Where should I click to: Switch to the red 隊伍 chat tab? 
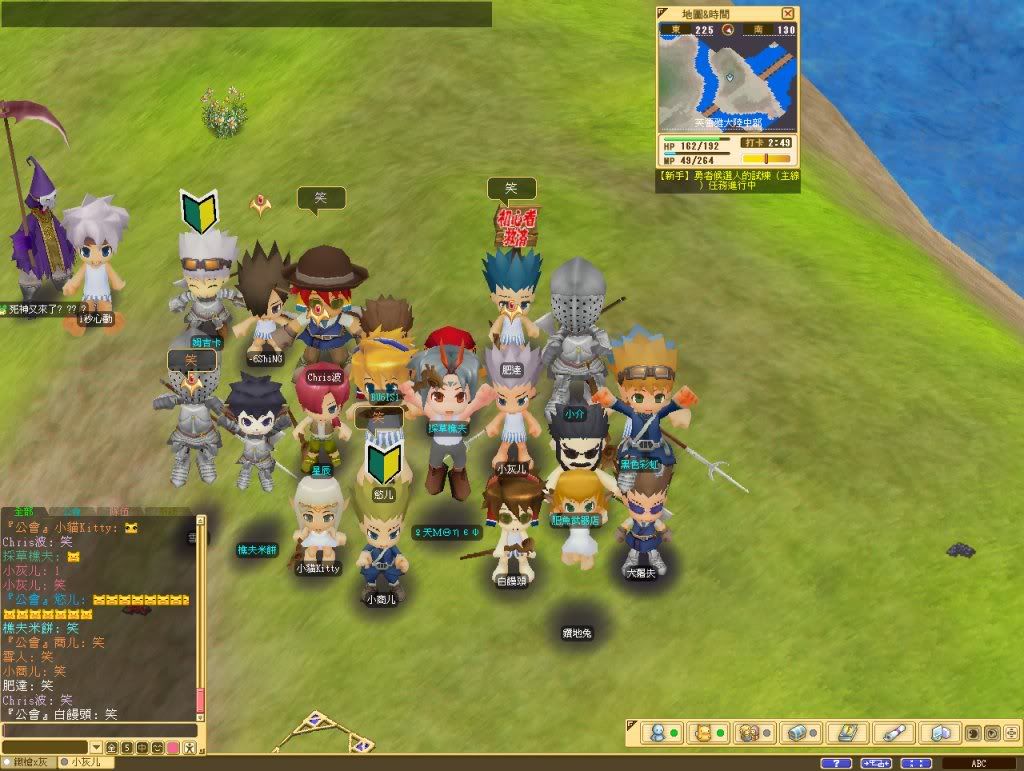click(118, 510)
